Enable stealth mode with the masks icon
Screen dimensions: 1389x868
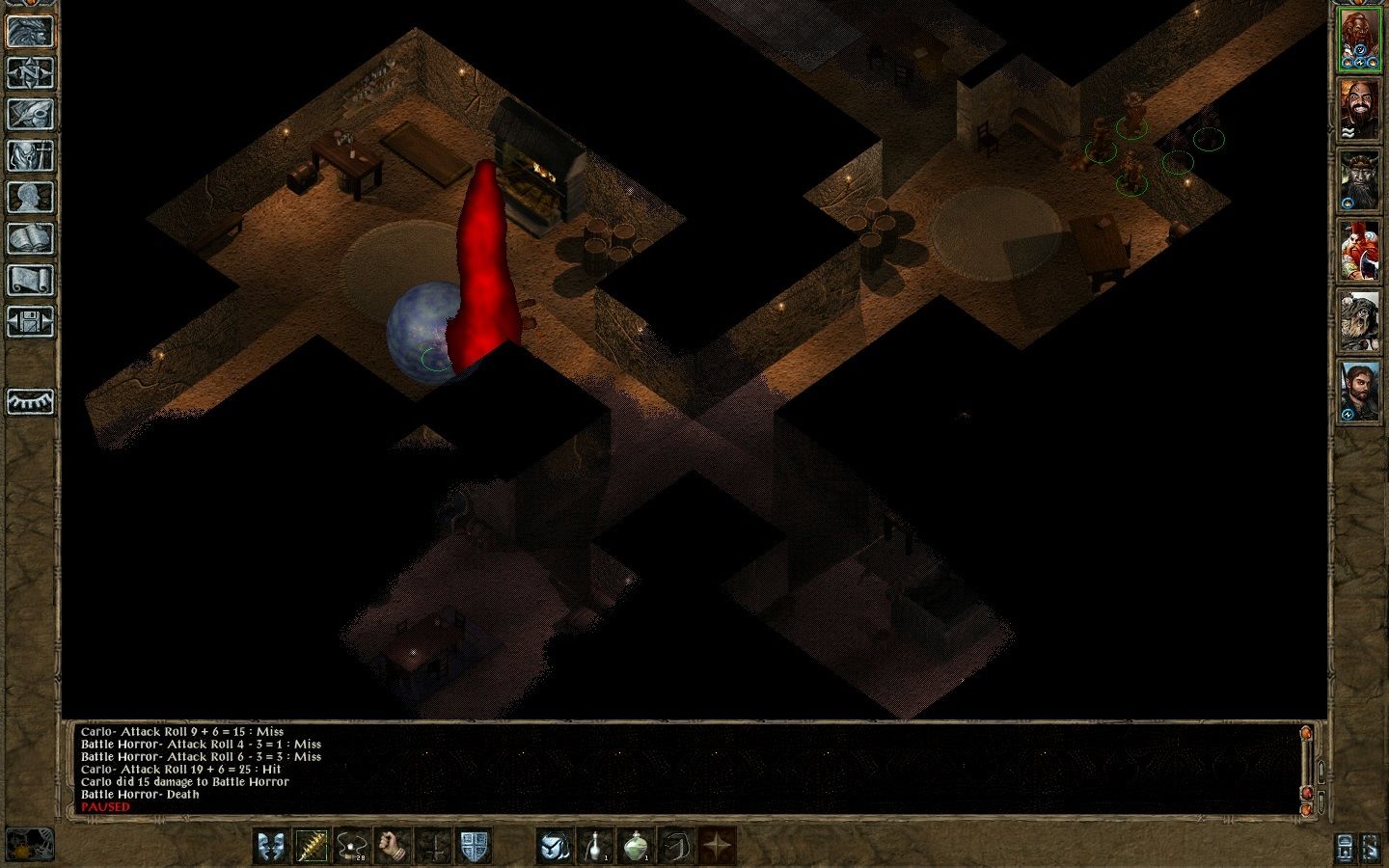point(270,846)
